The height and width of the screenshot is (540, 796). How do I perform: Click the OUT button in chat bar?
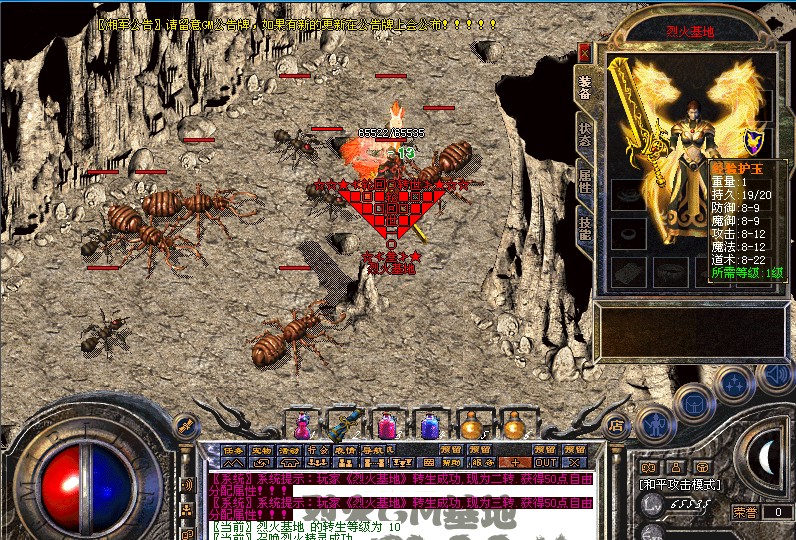click(x=546, y=462)
